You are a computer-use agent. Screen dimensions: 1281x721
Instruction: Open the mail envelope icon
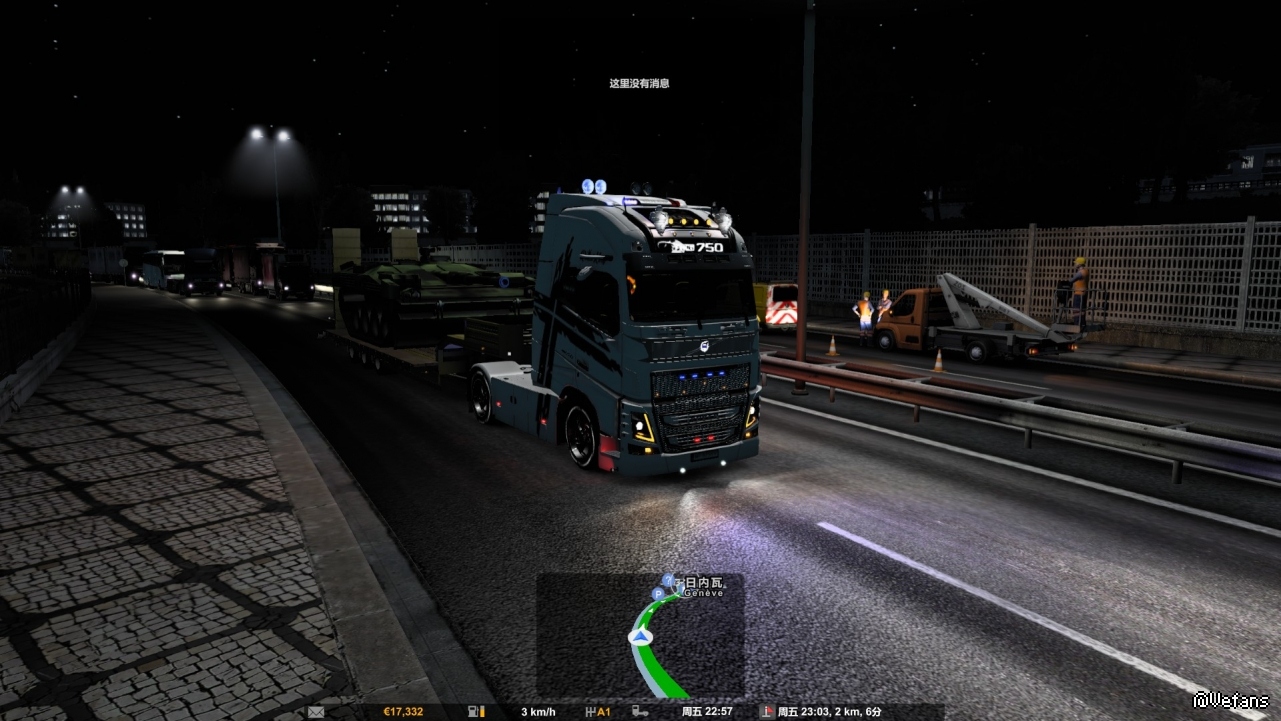coord(316,712)
